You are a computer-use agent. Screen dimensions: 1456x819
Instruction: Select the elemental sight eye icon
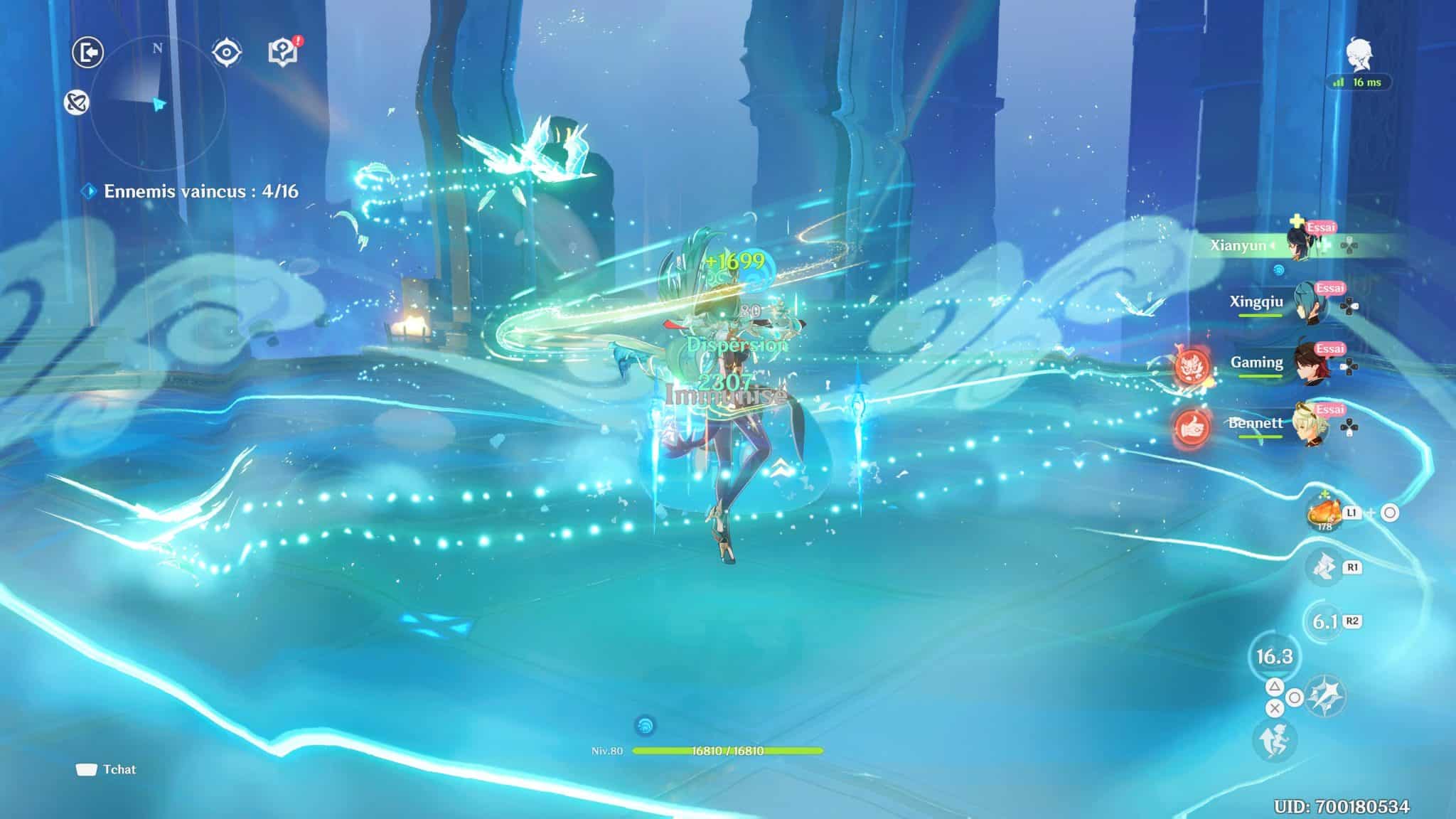coord(225,50)
